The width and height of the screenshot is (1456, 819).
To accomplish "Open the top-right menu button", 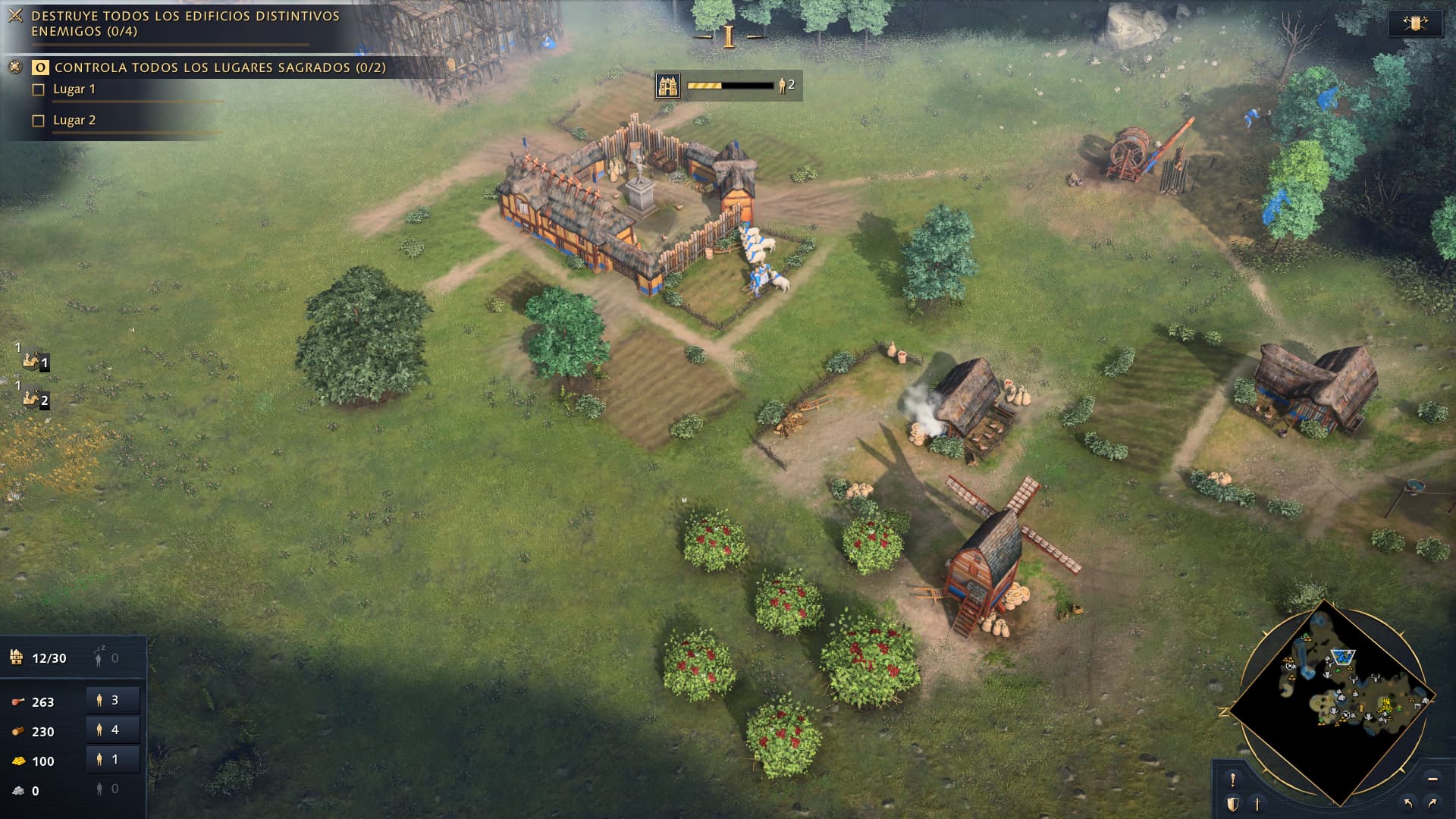I will point(1415,24).
